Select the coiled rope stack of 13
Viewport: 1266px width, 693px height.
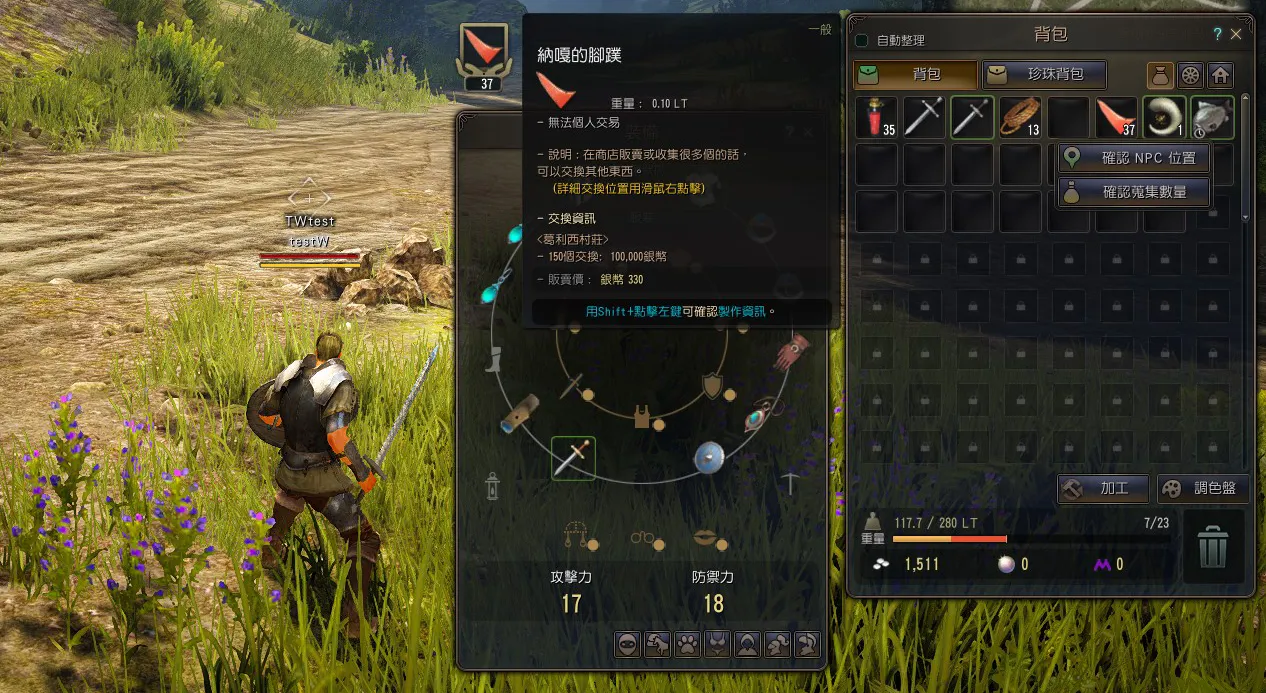[x=1020, y=117]
